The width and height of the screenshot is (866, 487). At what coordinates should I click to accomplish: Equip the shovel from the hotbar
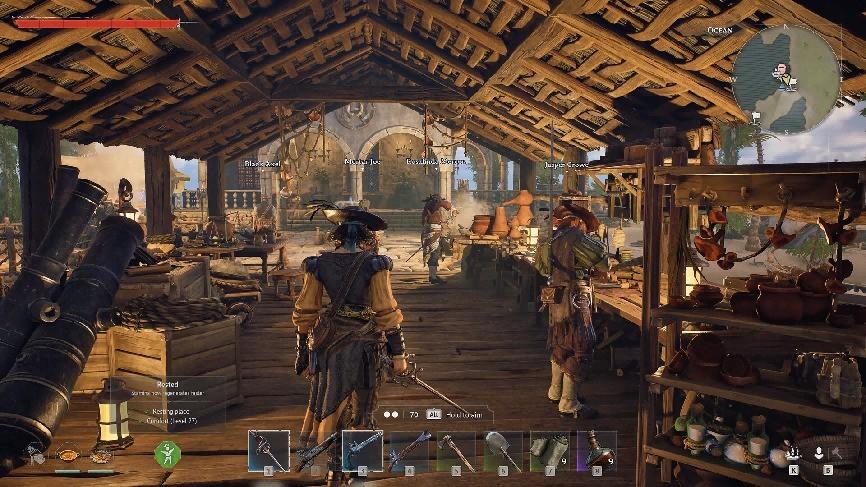click(x=503, y=451)
